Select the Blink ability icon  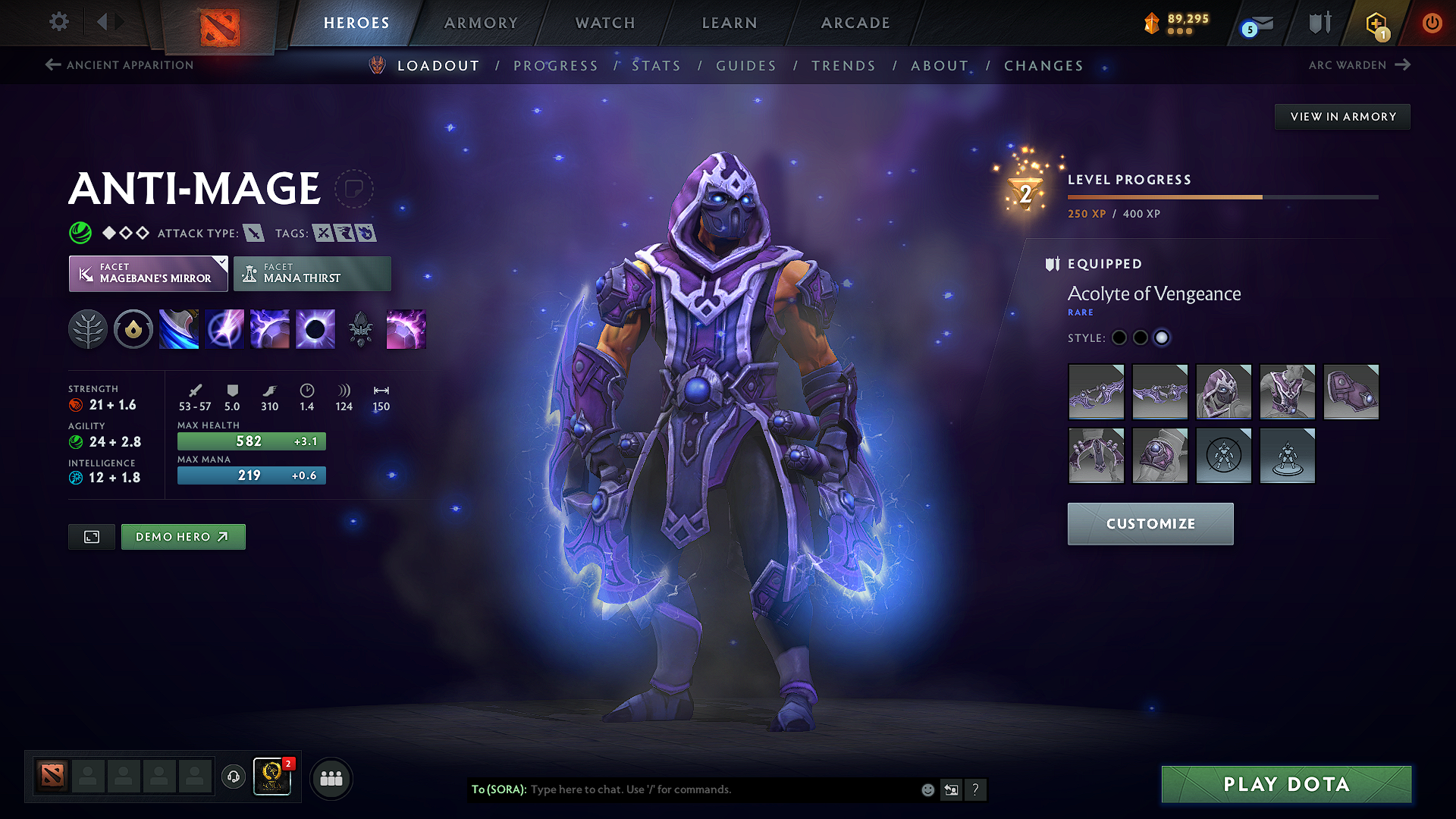click(224, 328)
